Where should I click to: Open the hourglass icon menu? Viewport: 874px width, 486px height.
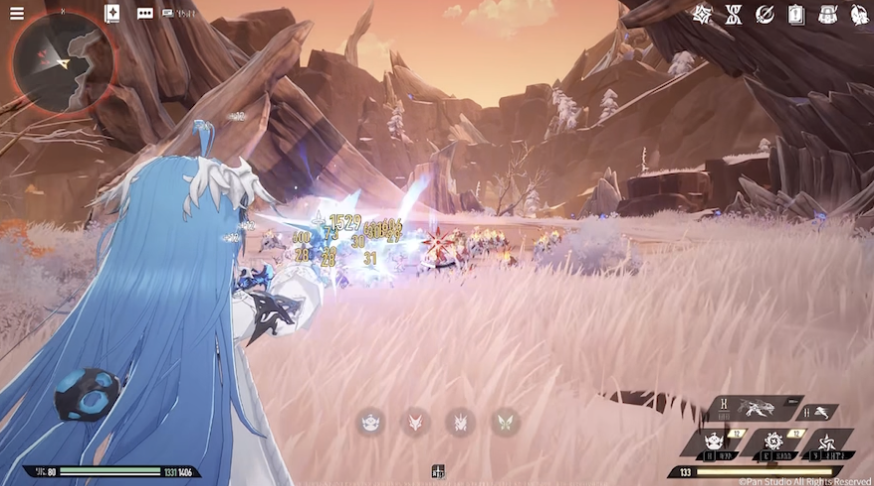click(733, 14)
